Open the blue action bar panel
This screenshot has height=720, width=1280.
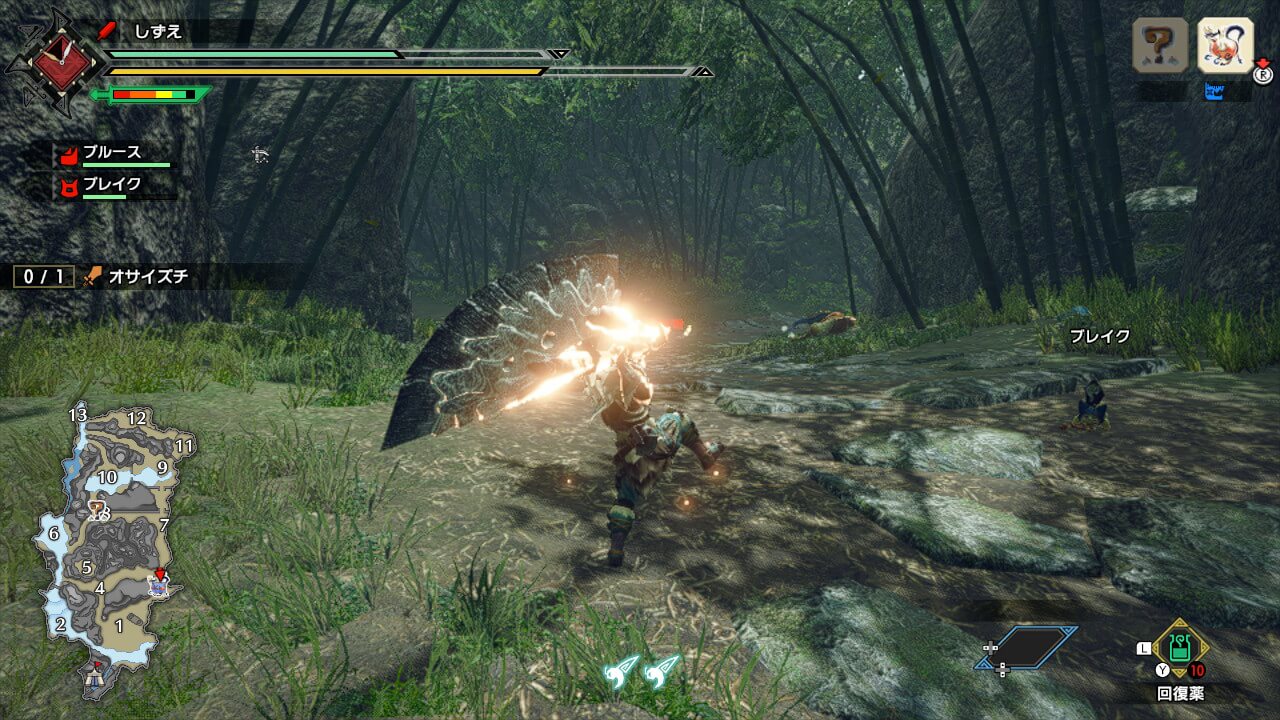point(1027,648)
